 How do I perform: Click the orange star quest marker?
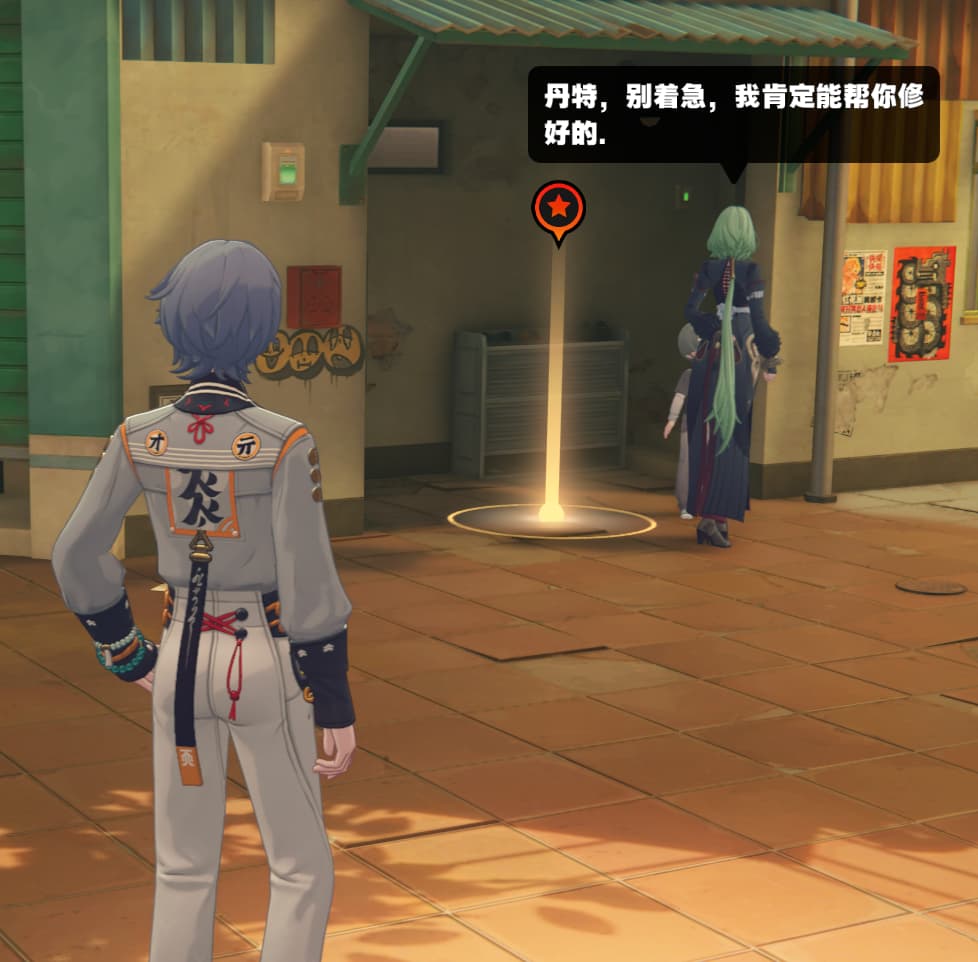pyautogui.click(x=558, y=208)
